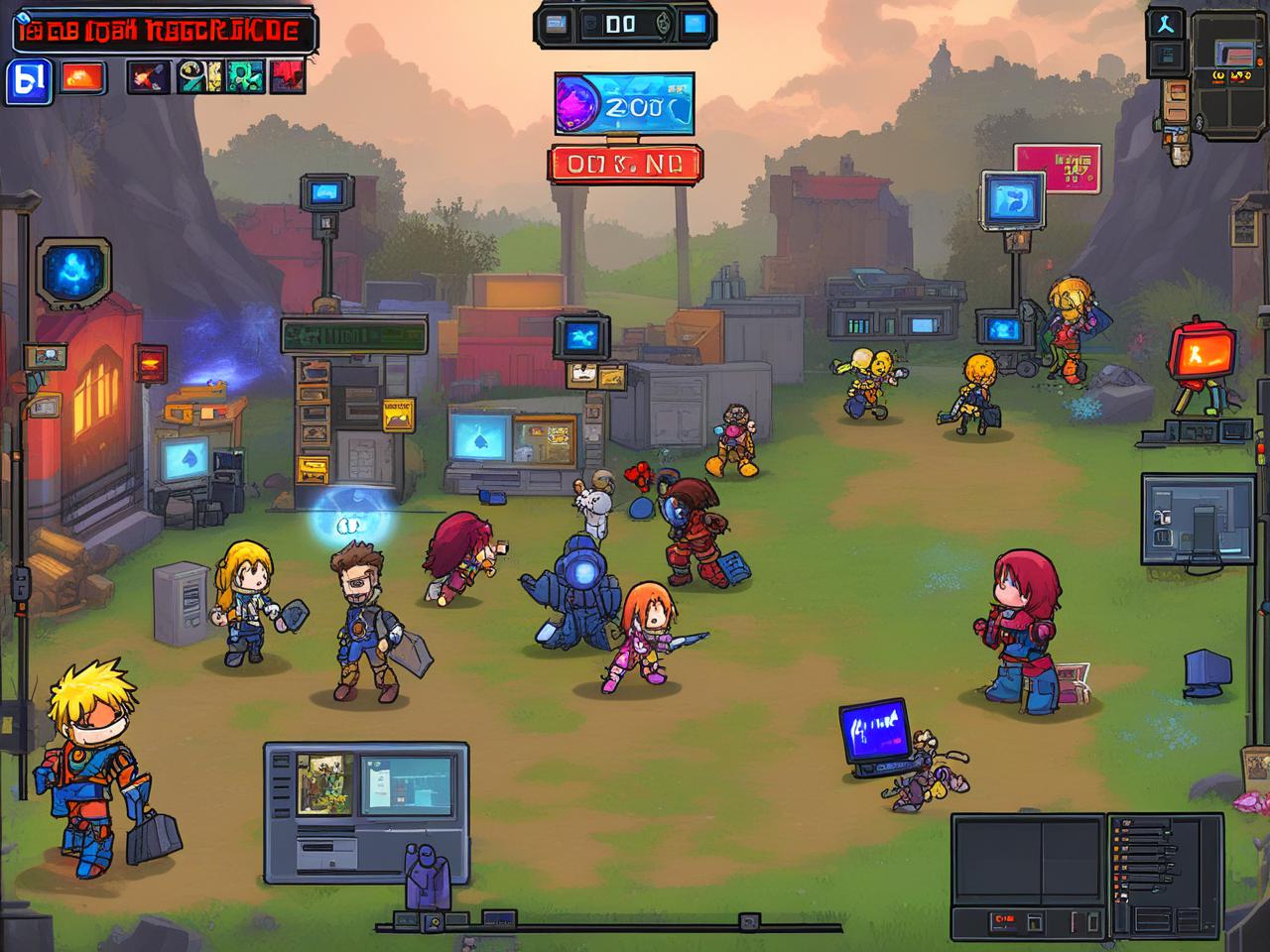1270x952 pixels.
Task: Activate the teal green creature ability icon
Action: coord(244,76)
